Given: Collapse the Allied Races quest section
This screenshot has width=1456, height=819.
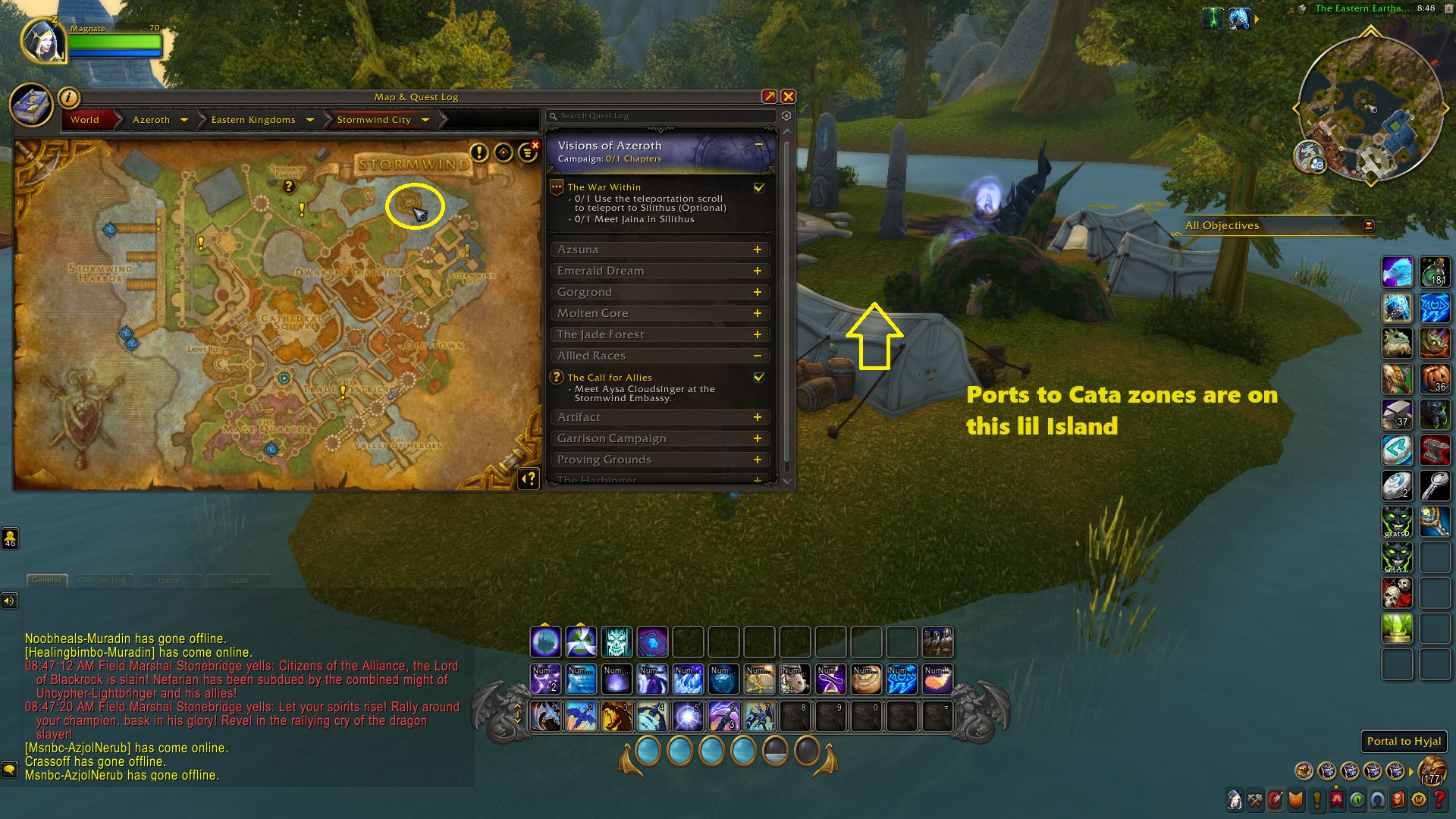Looking at the screenshot, I should click(x=757, y=356).
